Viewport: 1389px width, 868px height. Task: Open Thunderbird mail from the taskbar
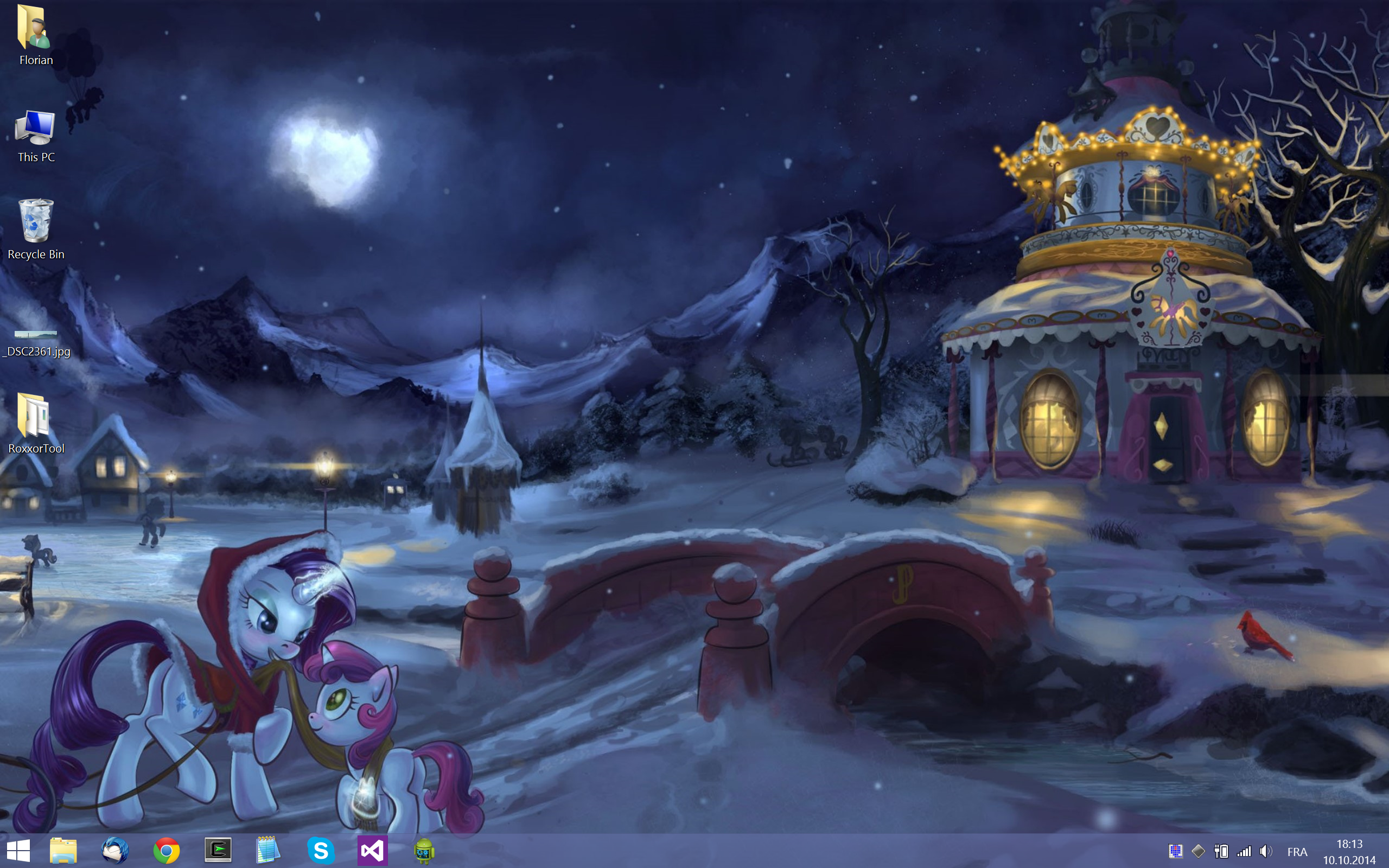(115, 850)
